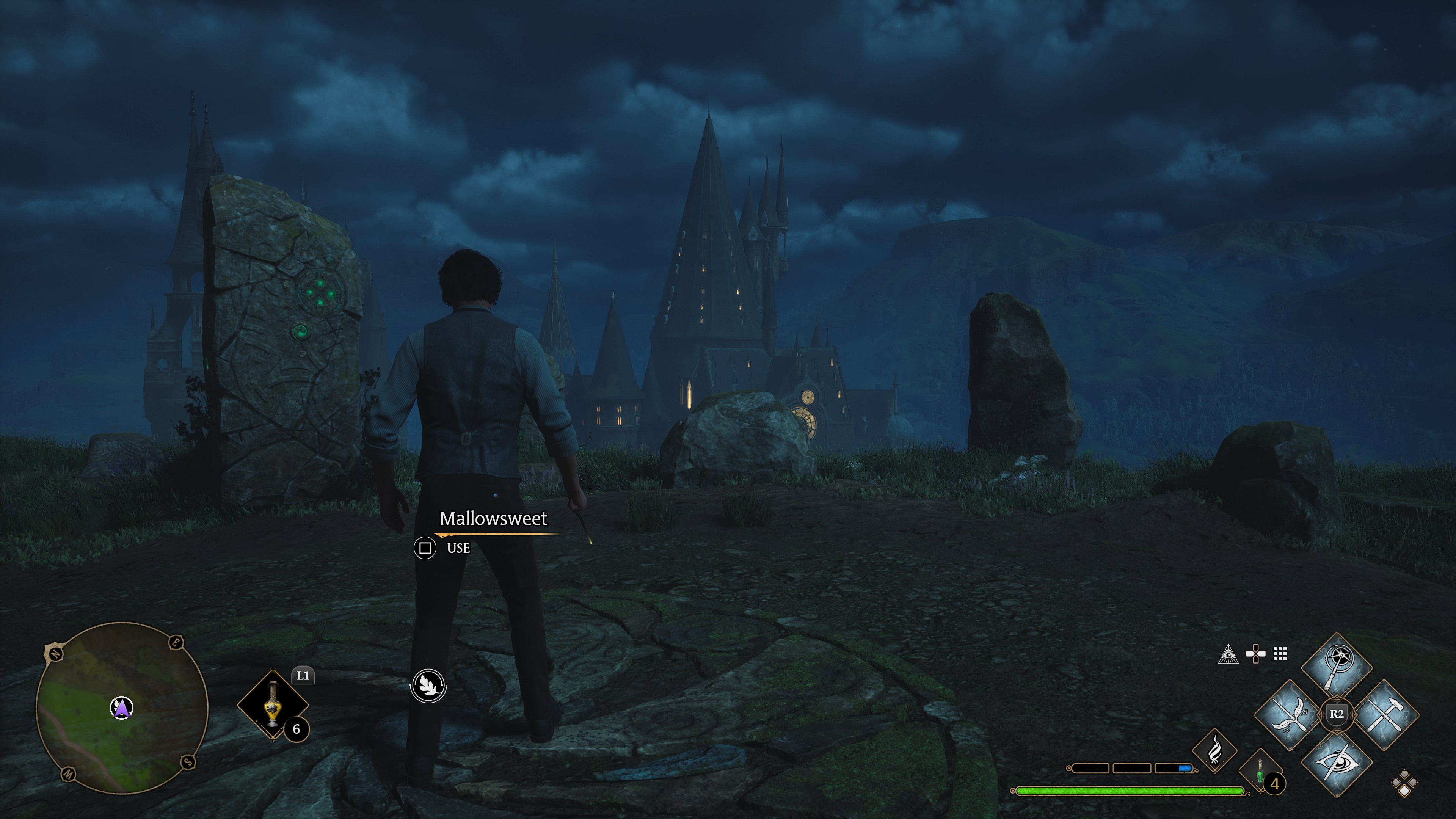This screenshot has height=819, width=1456.
Task: Activate the feather levitation spell
Action: tap(1289, 715)
